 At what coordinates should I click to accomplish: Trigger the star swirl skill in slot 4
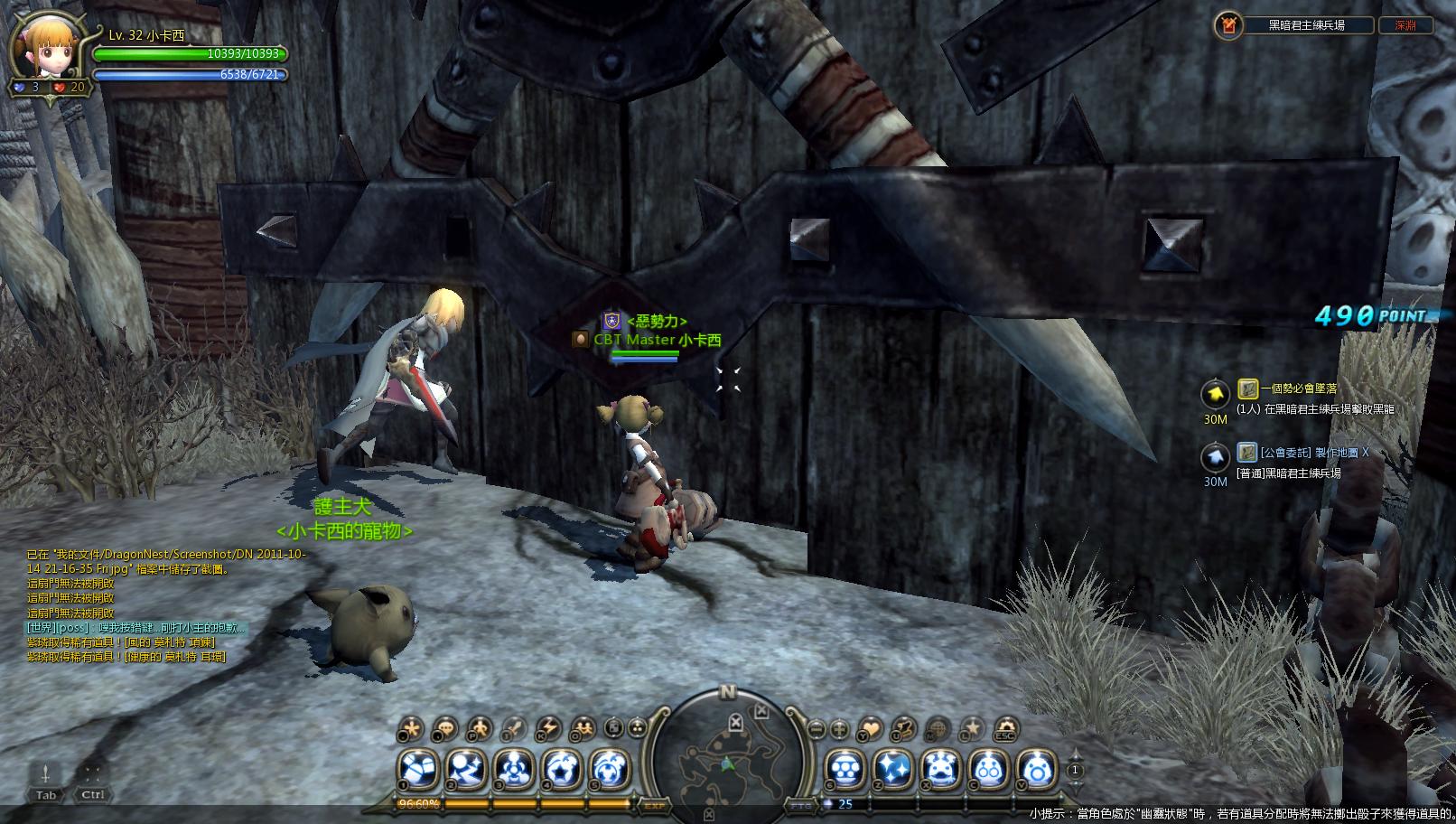[x=562, y=770]
